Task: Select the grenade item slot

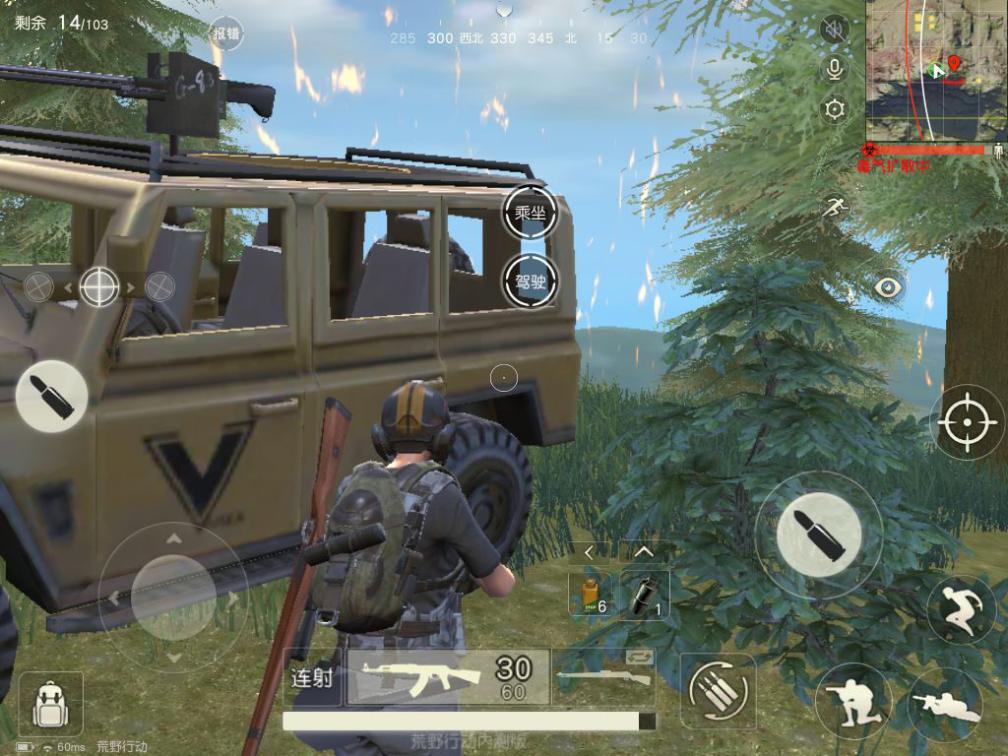Action: tap(644, 594)
